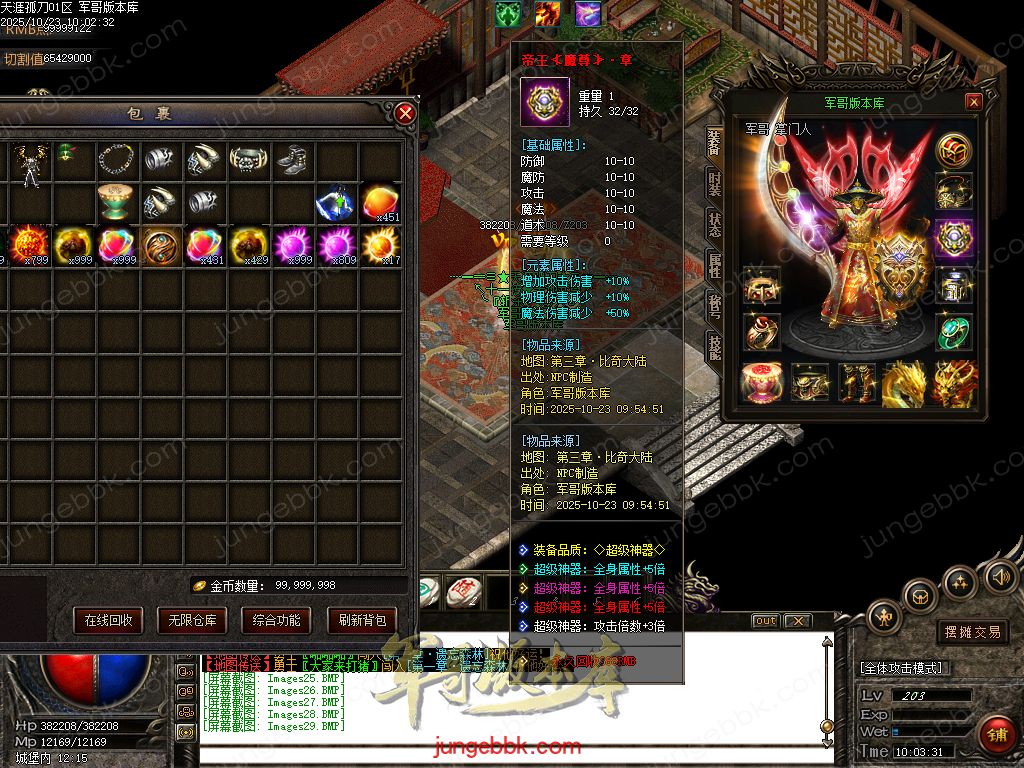Image resolution: width=1024 pixels, height=768 pixels.
Task: Click the red 铺 shop button
Action: pyautogui.click(x=996, y=735)
